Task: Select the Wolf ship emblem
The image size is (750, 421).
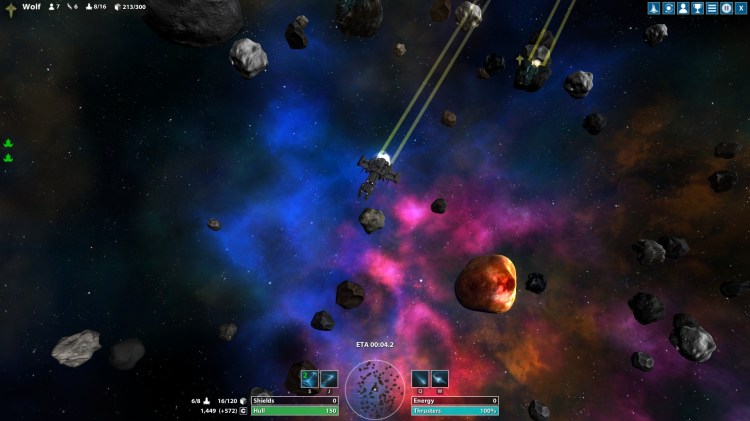Action: [x=11, y=8]
